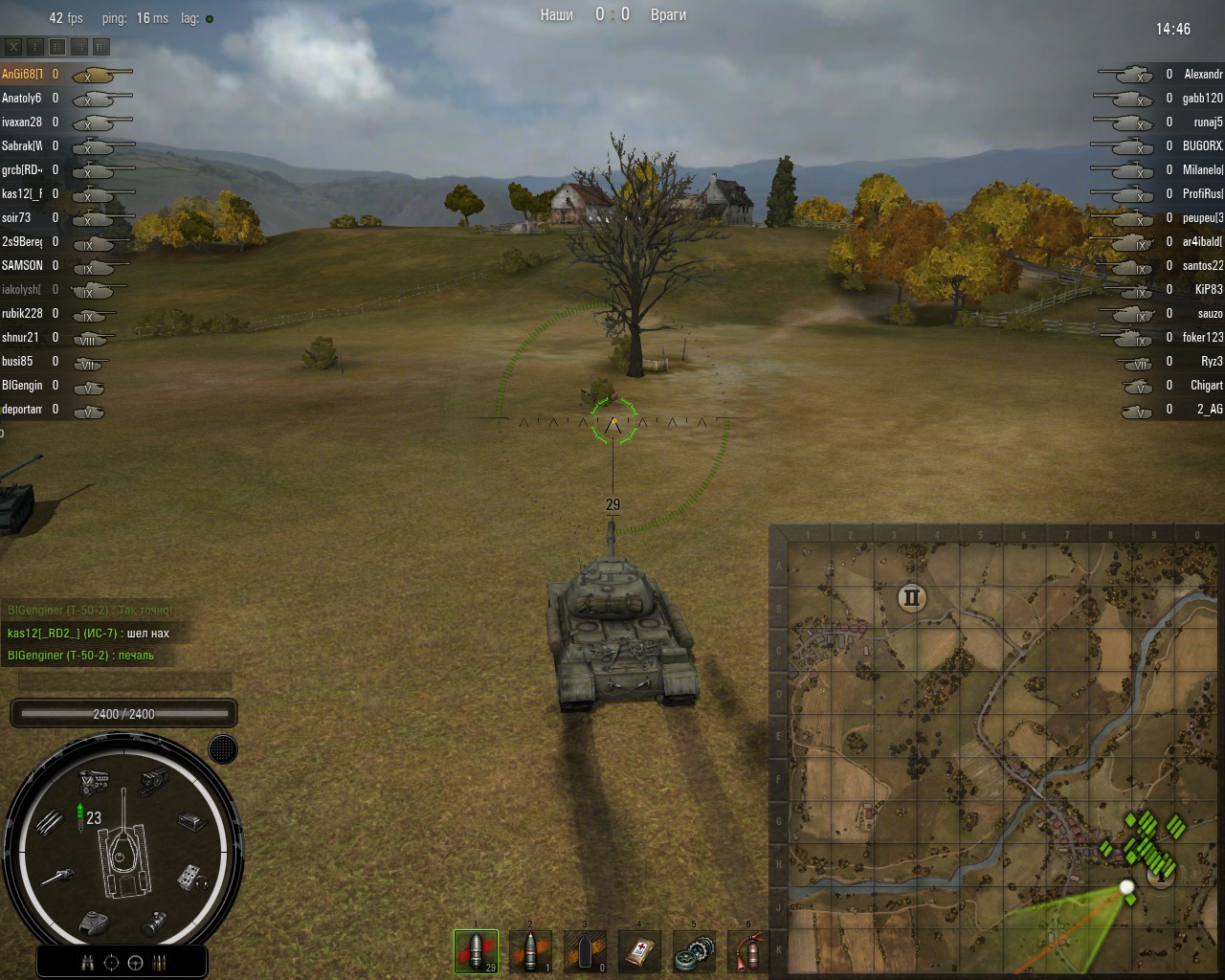Switch to the premium shell in slot 2

530,950
